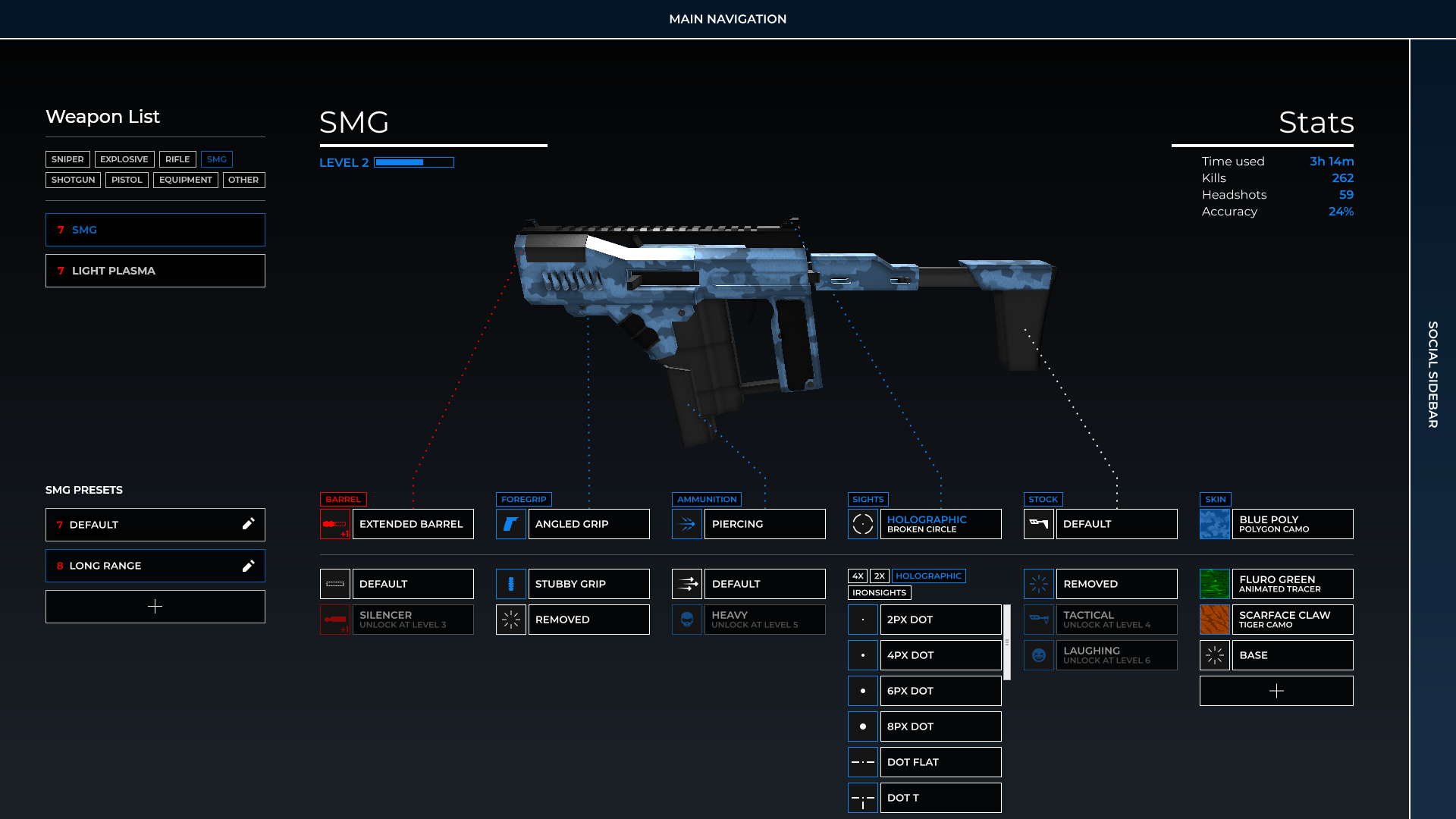Select the Scarface Claw tiger camo
Screen dimensions: 1456x819
[x=1291, y=620]
